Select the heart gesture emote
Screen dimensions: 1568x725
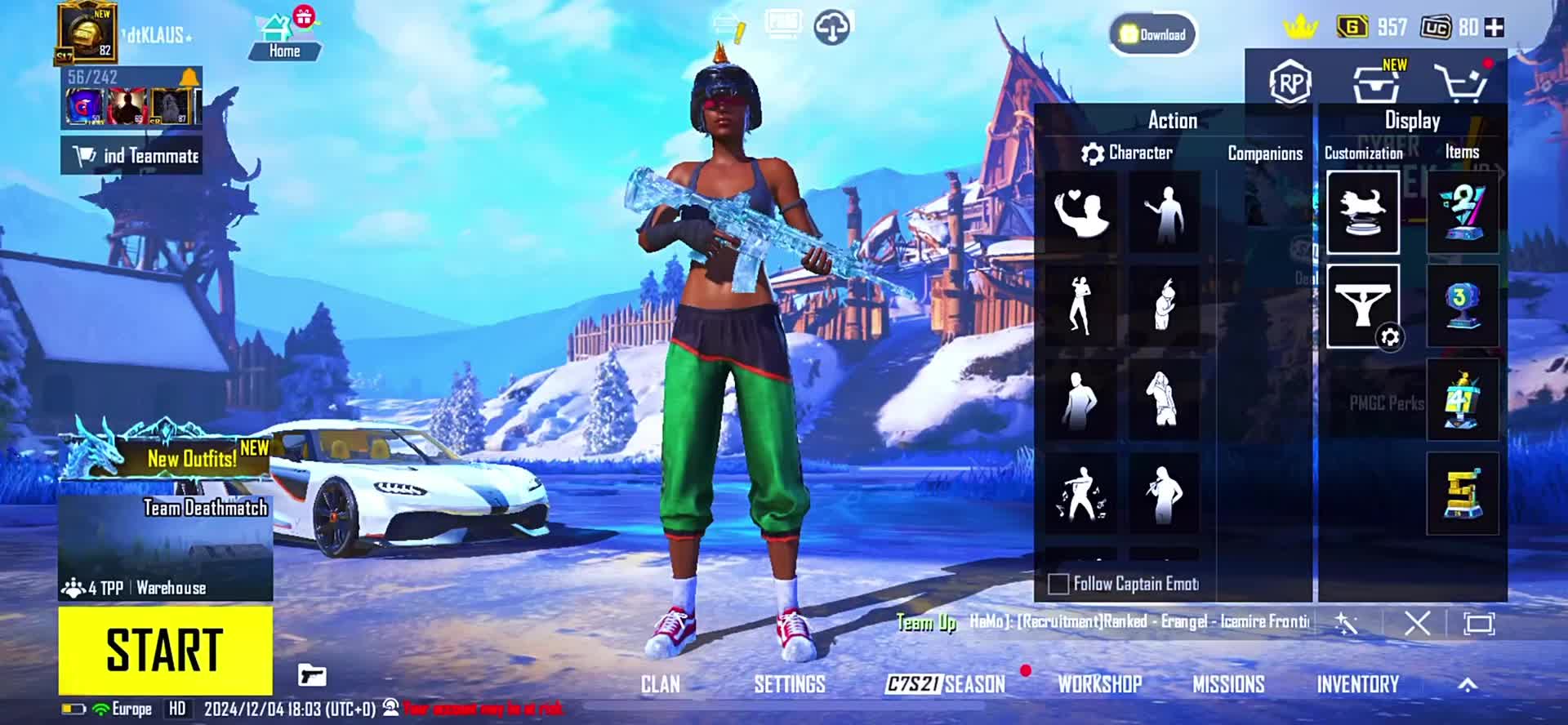tap(1081, 212)
